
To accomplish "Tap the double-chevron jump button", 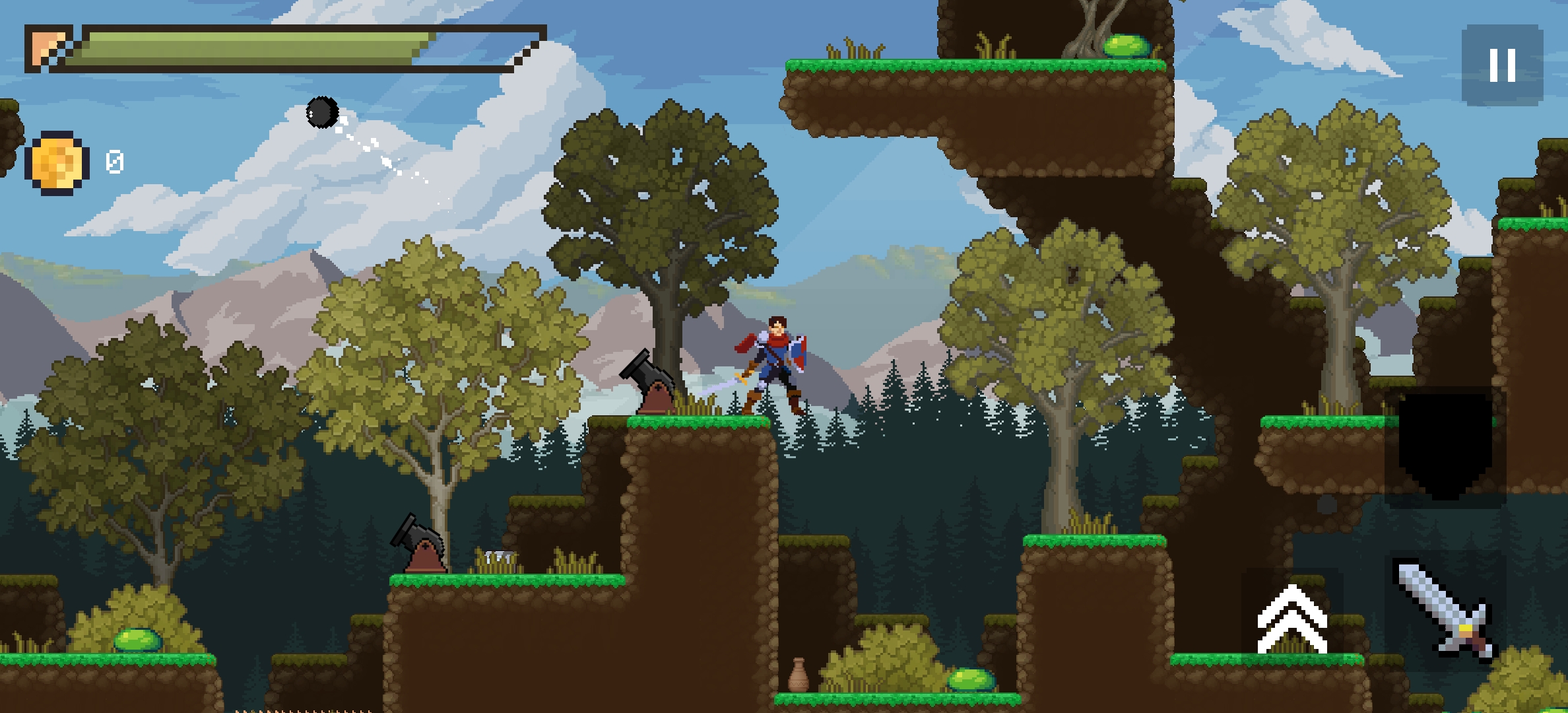I will 1291,617.
